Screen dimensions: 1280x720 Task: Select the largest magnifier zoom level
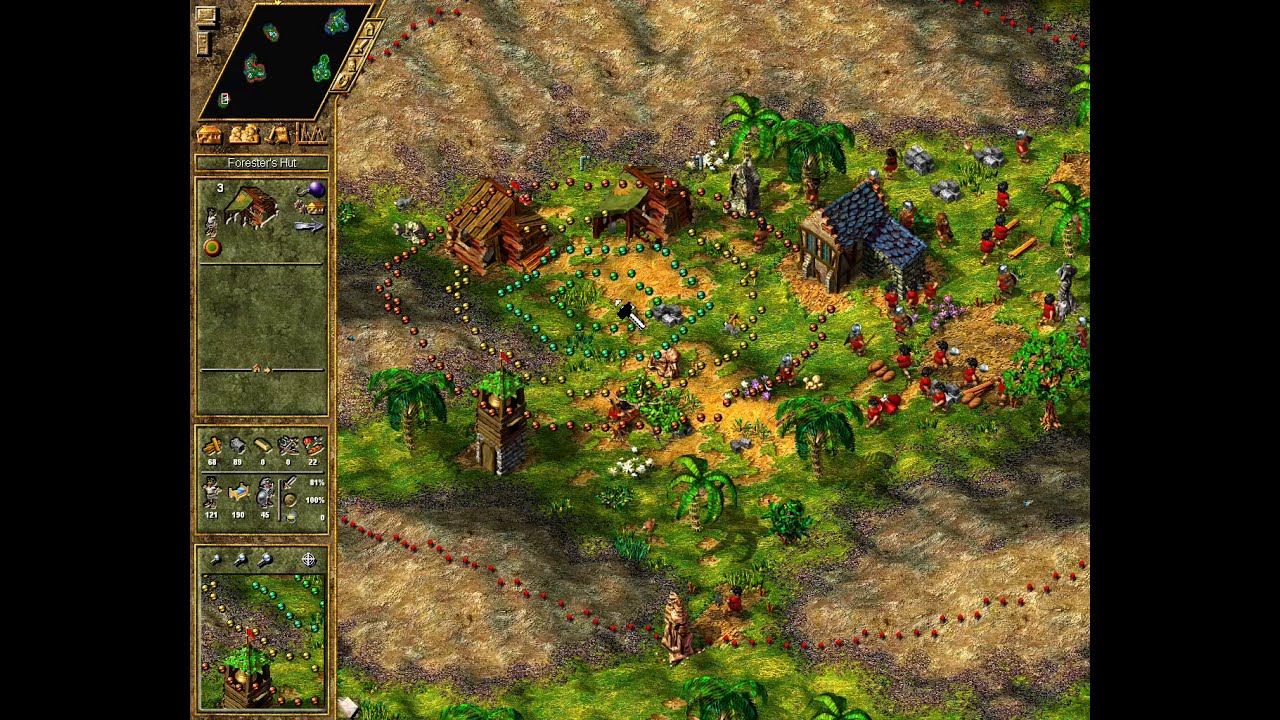tap(265, 560)
